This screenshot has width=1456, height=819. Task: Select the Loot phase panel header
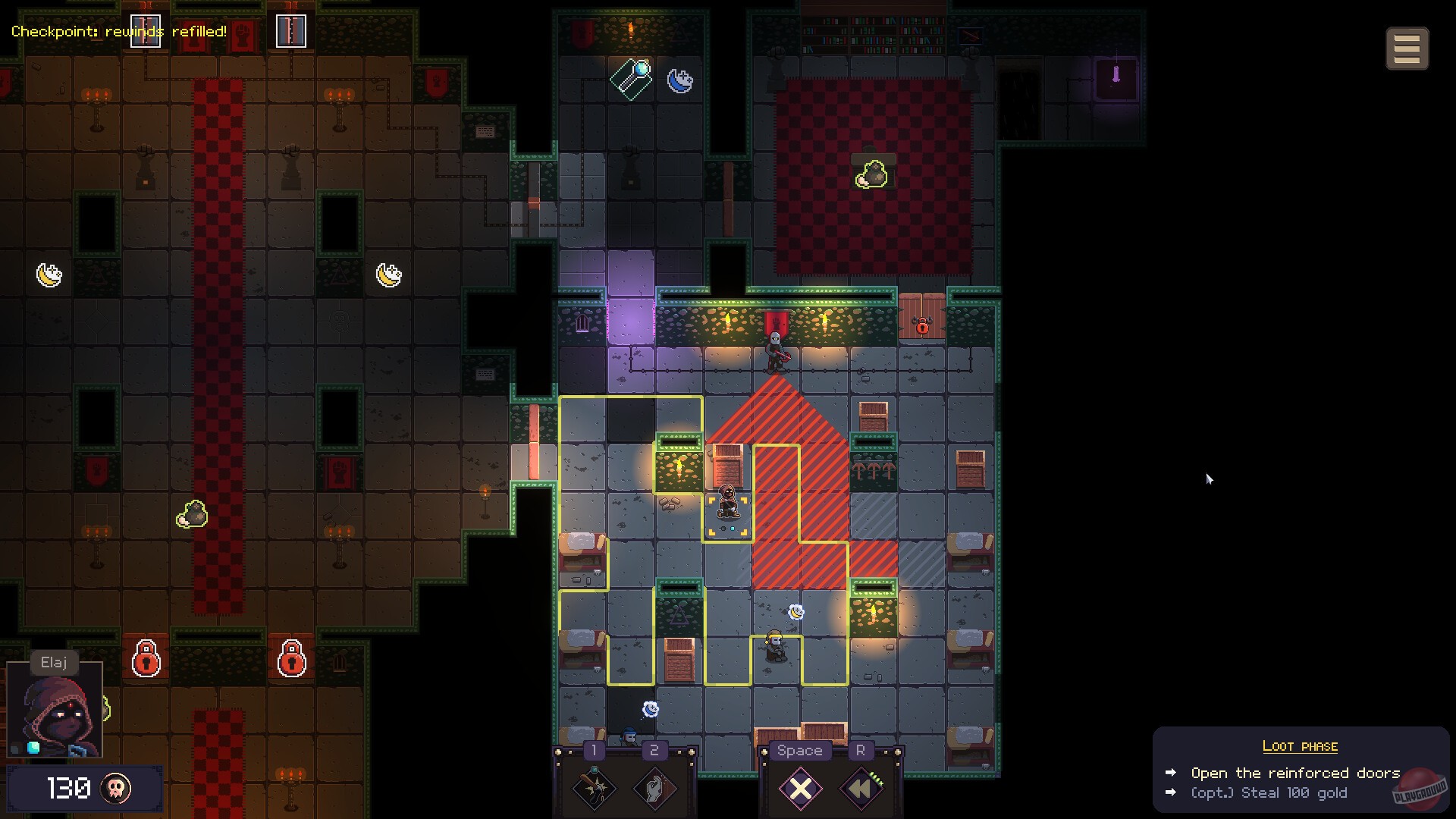click(x=1301, y=745)
